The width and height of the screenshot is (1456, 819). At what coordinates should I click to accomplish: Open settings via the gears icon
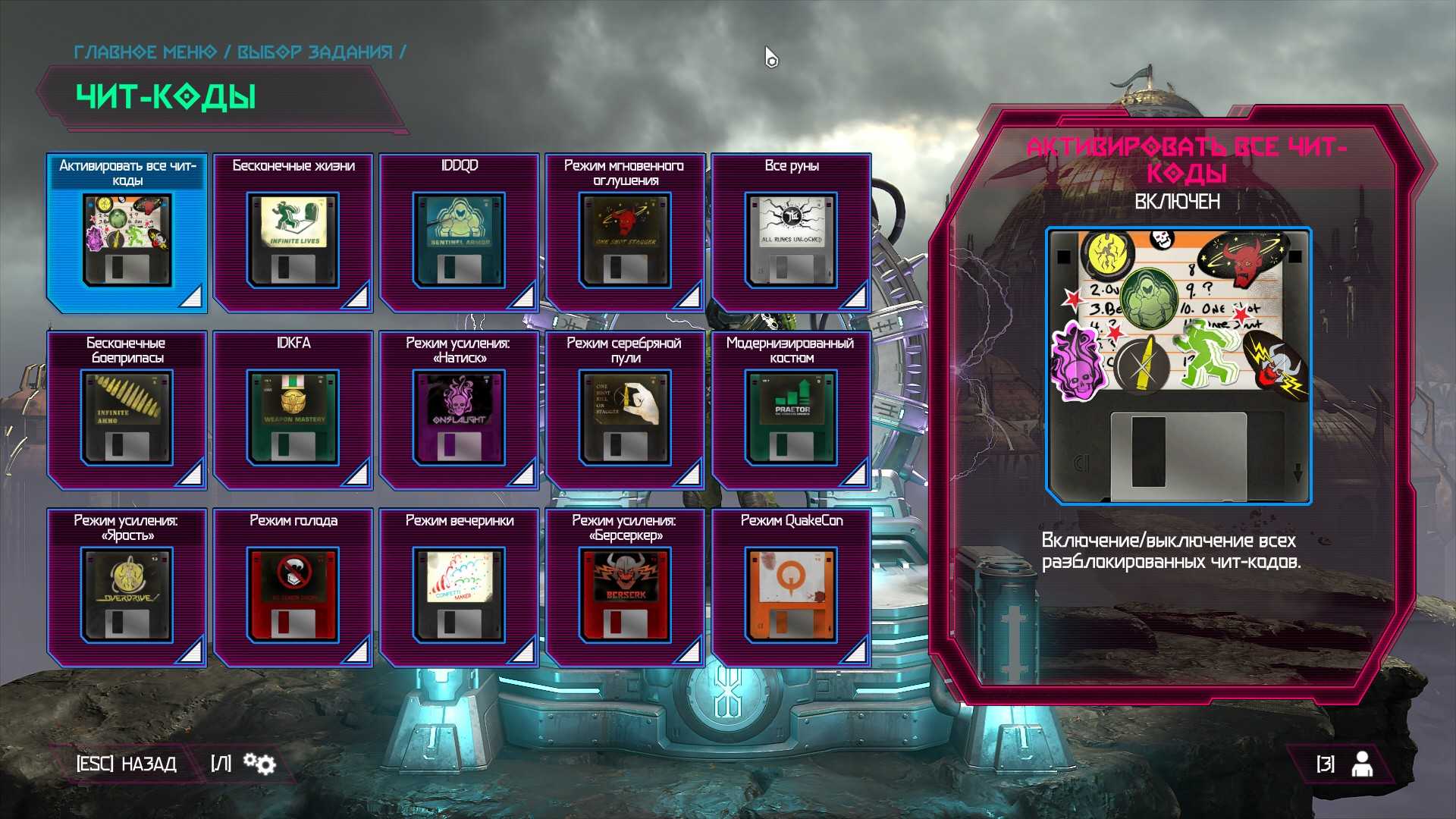(x=260, y=764)
